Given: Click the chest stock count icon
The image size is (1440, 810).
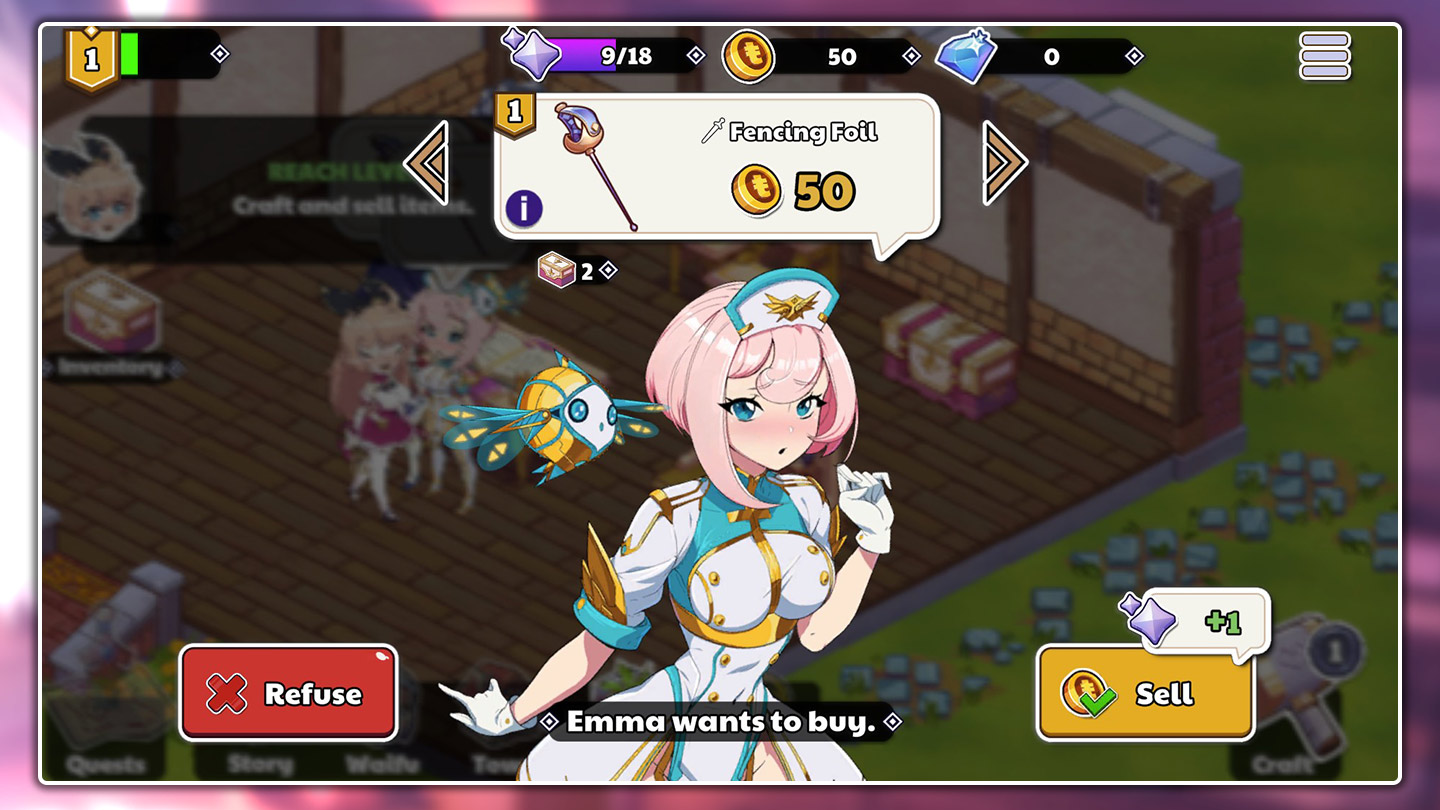Looking at the screenshot, I should click(x=557, y=270).
